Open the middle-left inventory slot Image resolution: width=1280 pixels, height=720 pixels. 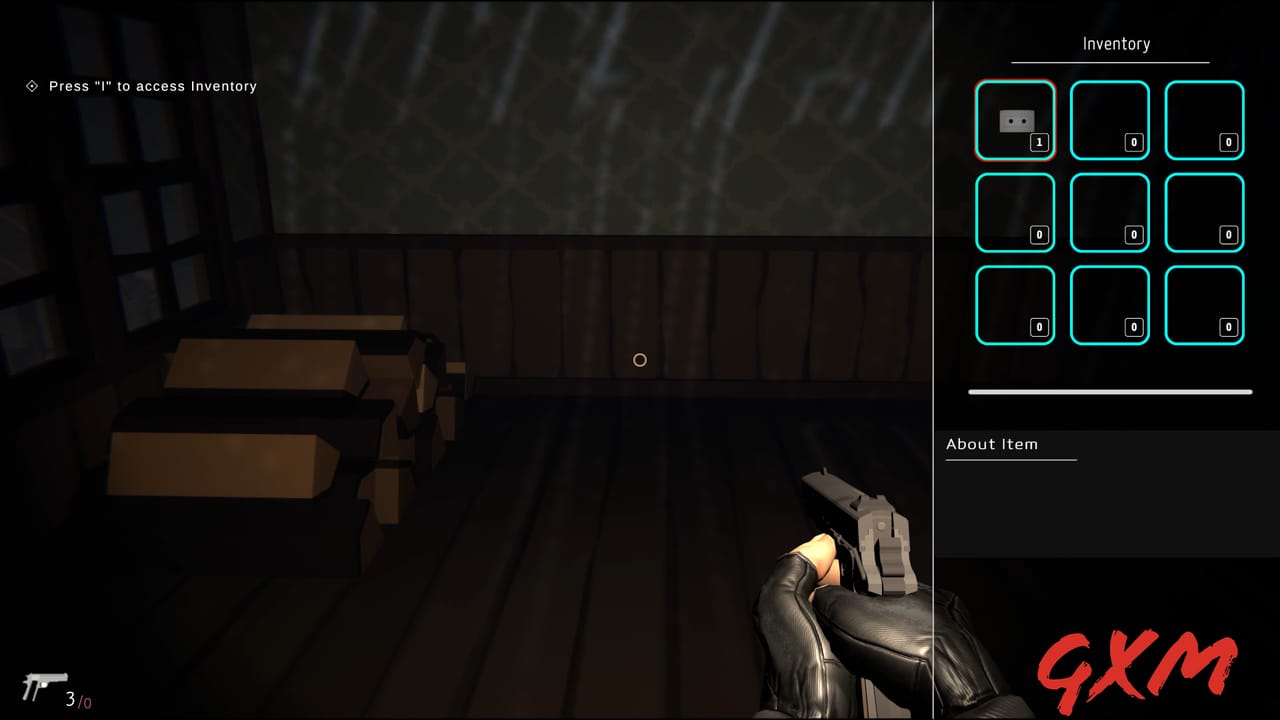pos(1015,211)
